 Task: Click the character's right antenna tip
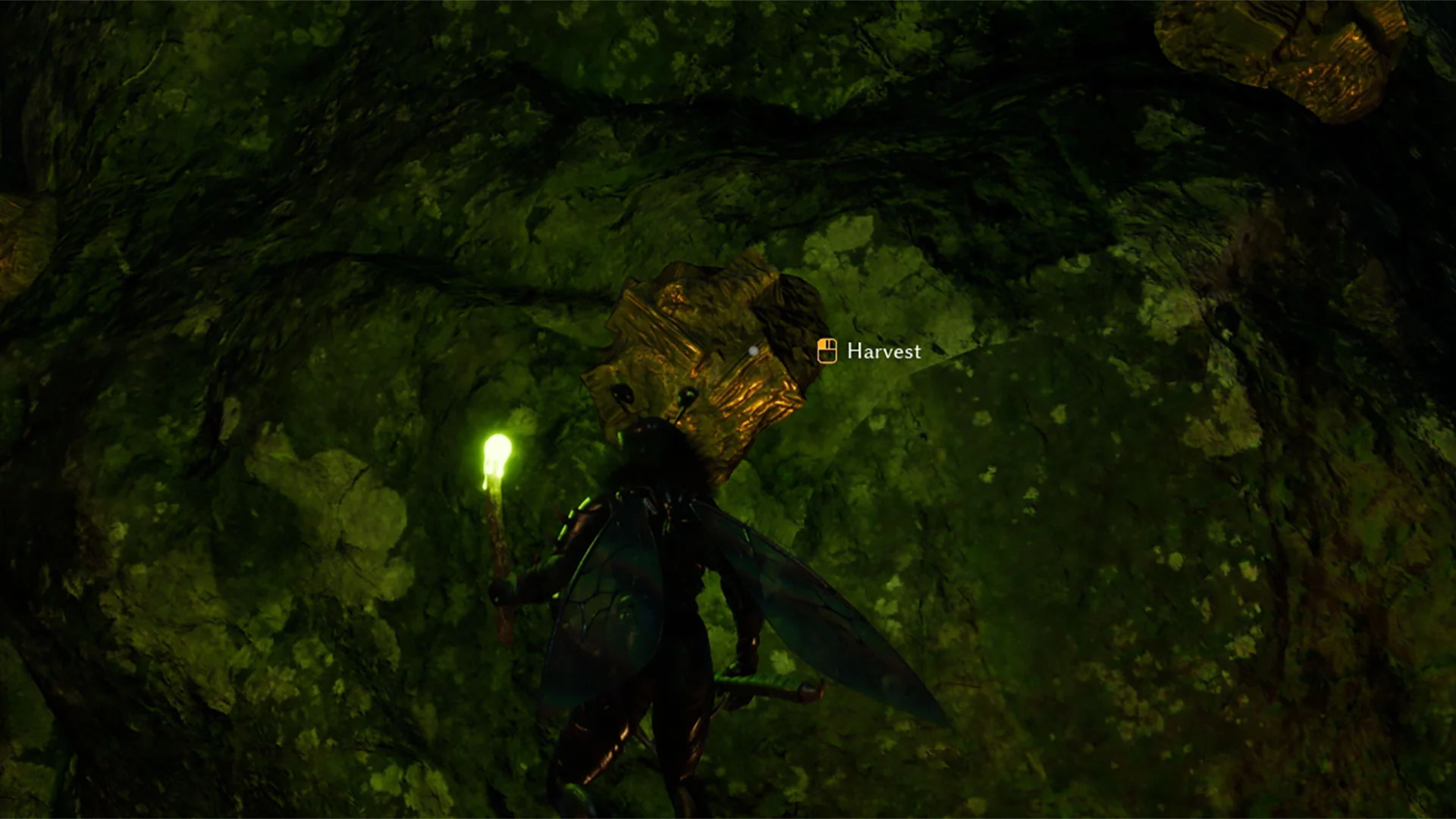click(x=688, y=394)
